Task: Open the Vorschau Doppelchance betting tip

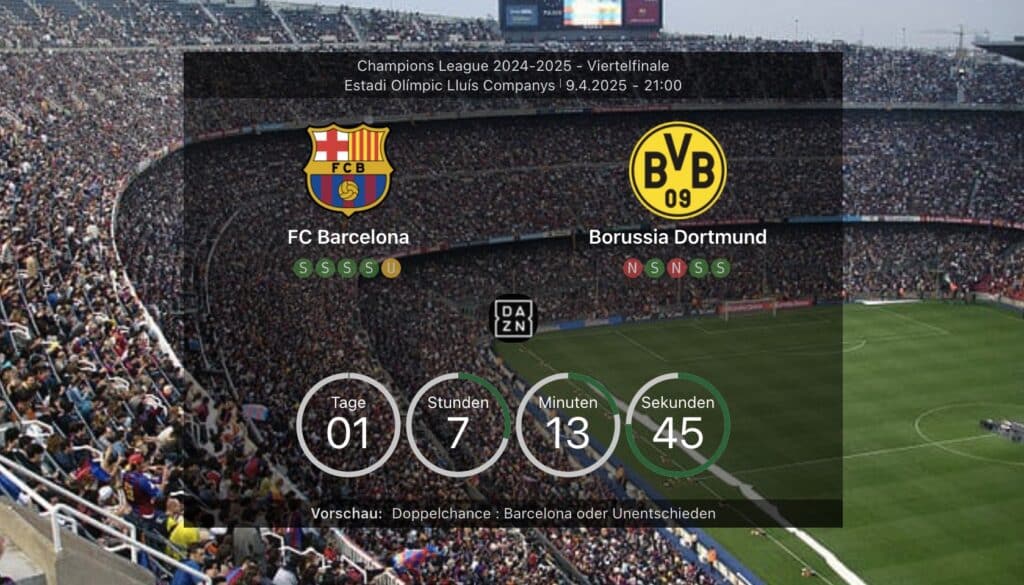Action: click(x=553, y=513)
